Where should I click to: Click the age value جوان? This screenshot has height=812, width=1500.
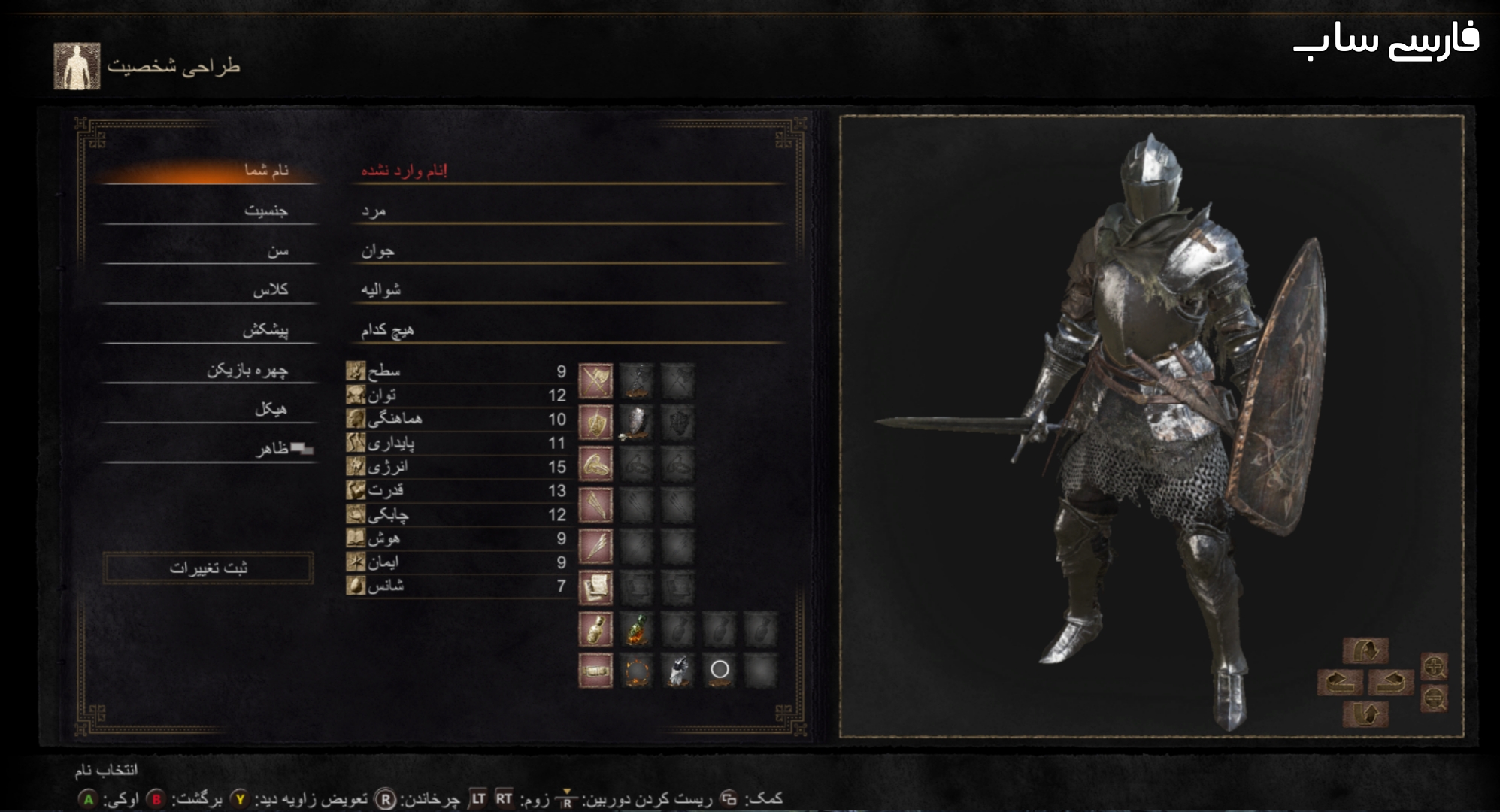click(x=377, y=251)
